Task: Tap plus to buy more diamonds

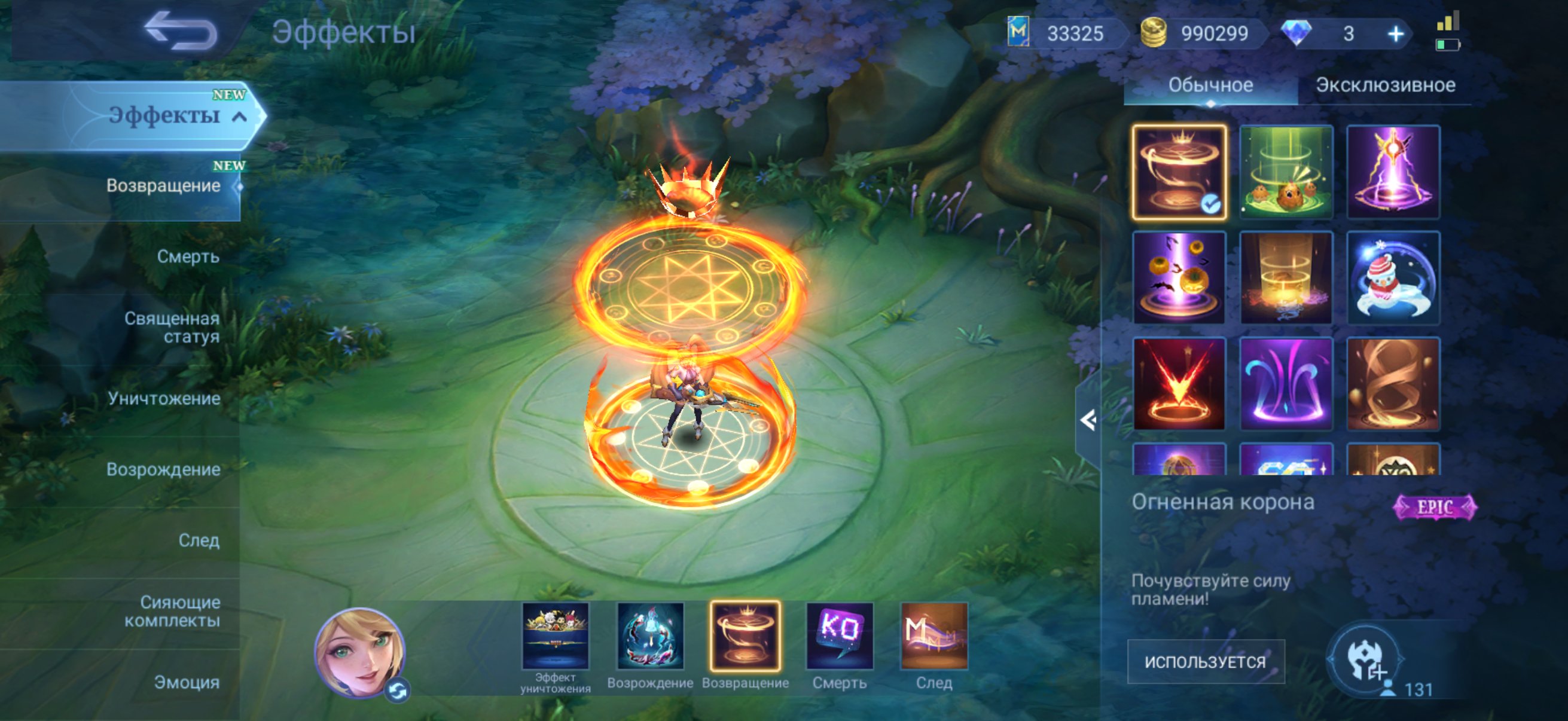Action: pos(1396,33)
